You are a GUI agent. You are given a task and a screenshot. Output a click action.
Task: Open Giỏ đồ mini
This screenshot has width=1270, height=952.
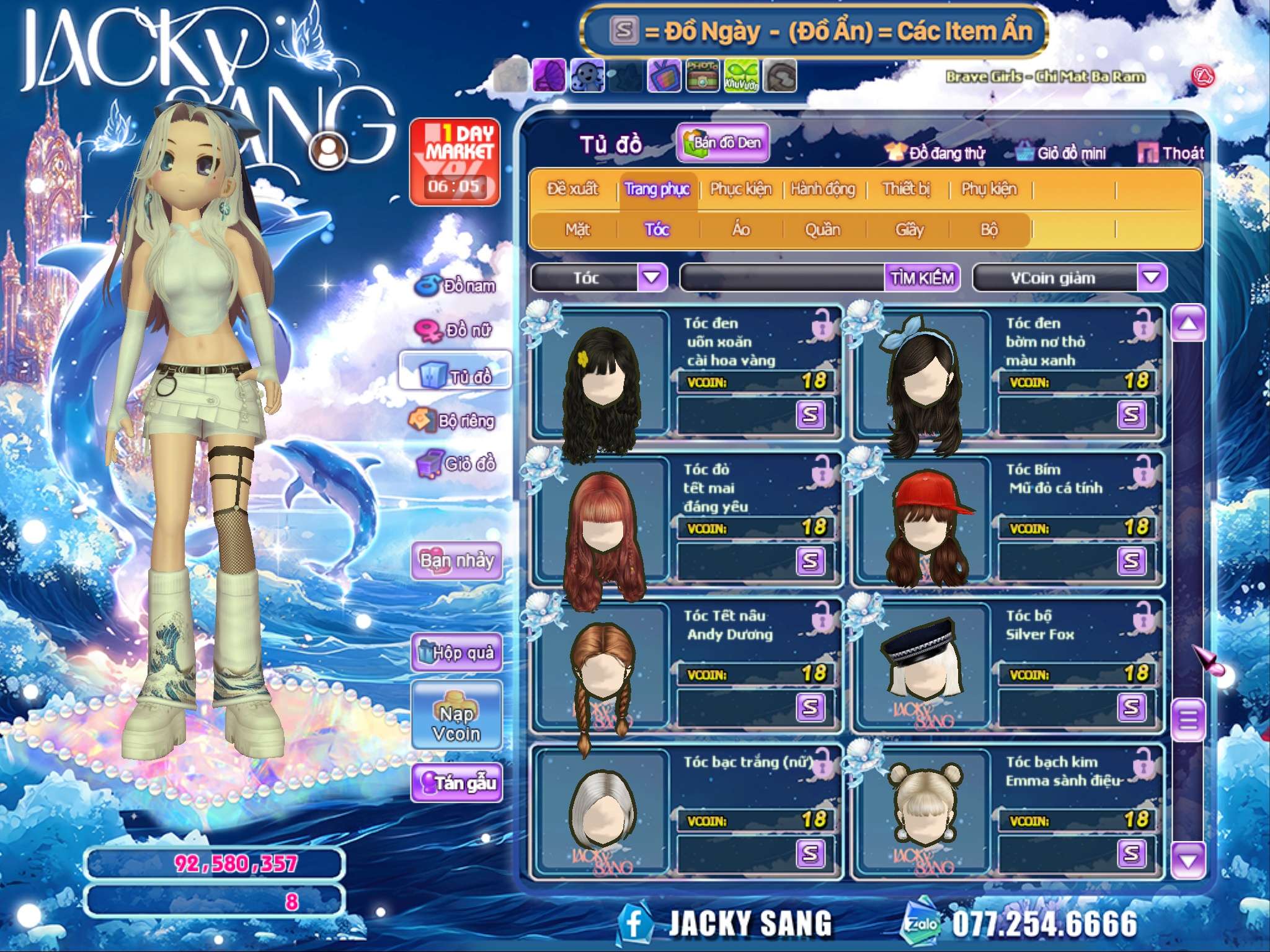(1061, 153)
